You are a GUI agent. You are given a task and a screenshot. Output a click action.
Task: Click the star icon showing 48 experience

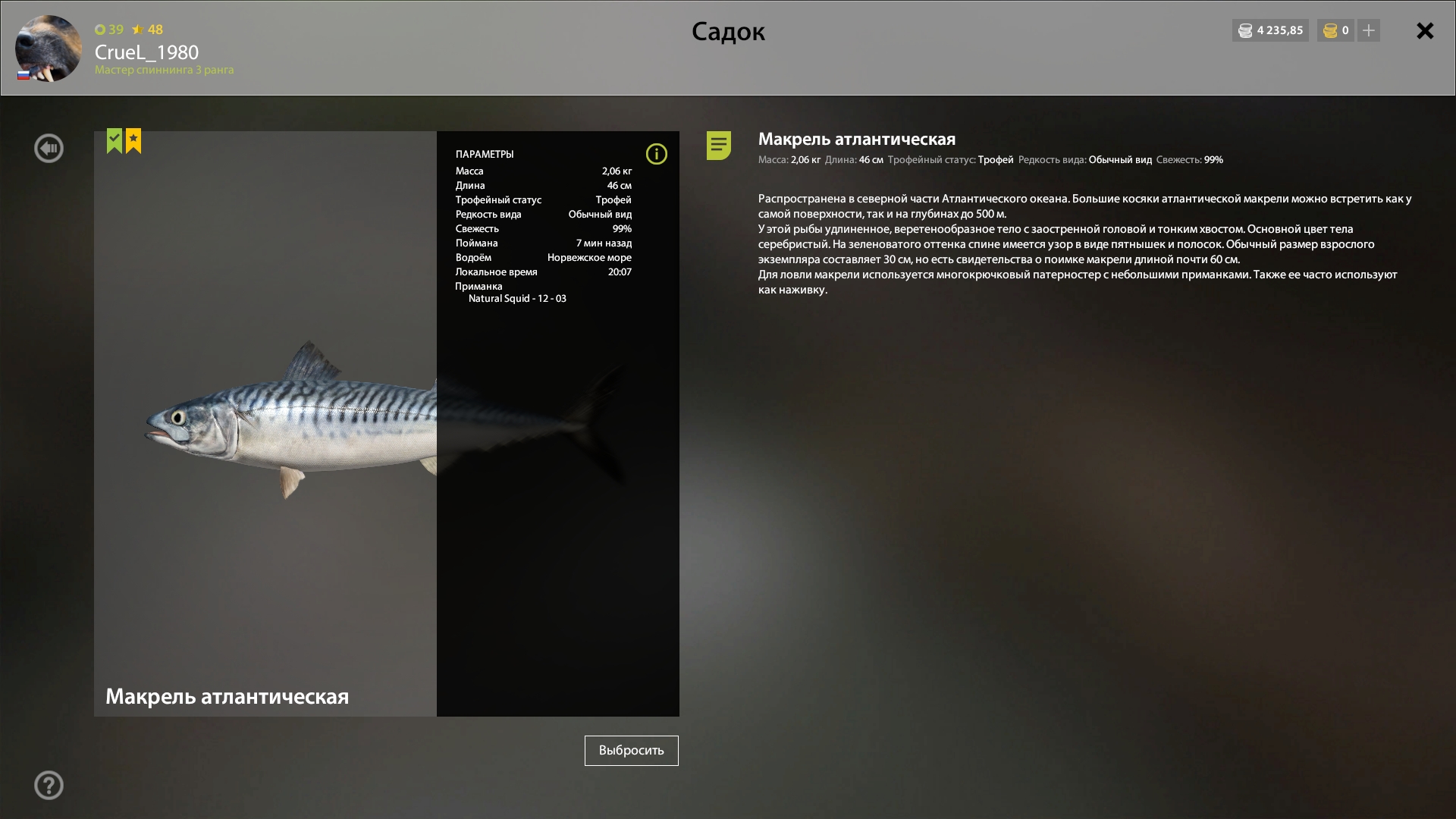tap(138, 30)
